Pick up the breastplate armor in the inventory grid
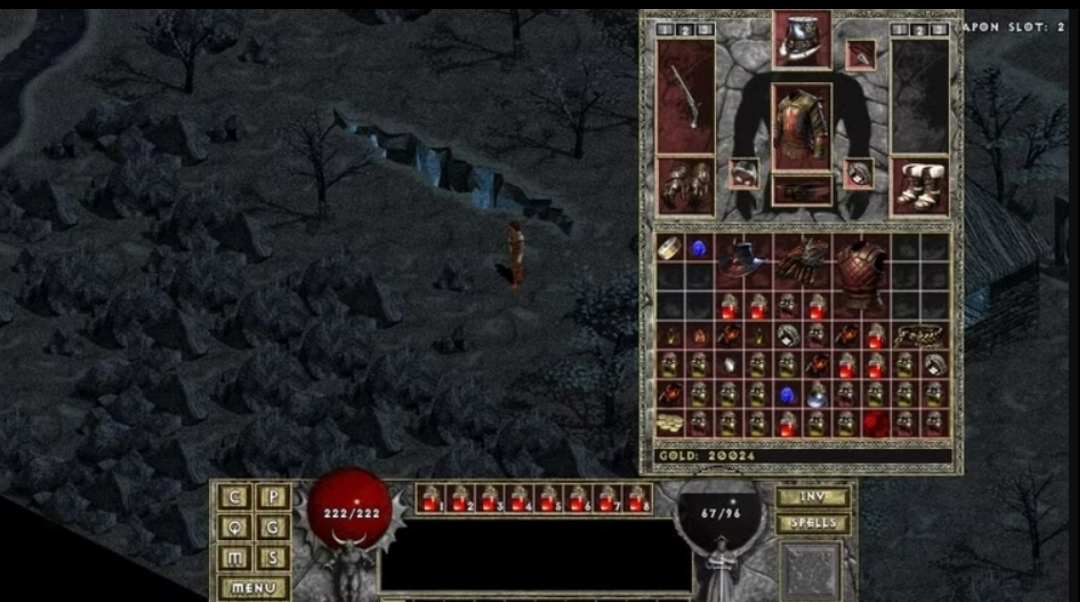1080x602 pixels. point(861,270)
